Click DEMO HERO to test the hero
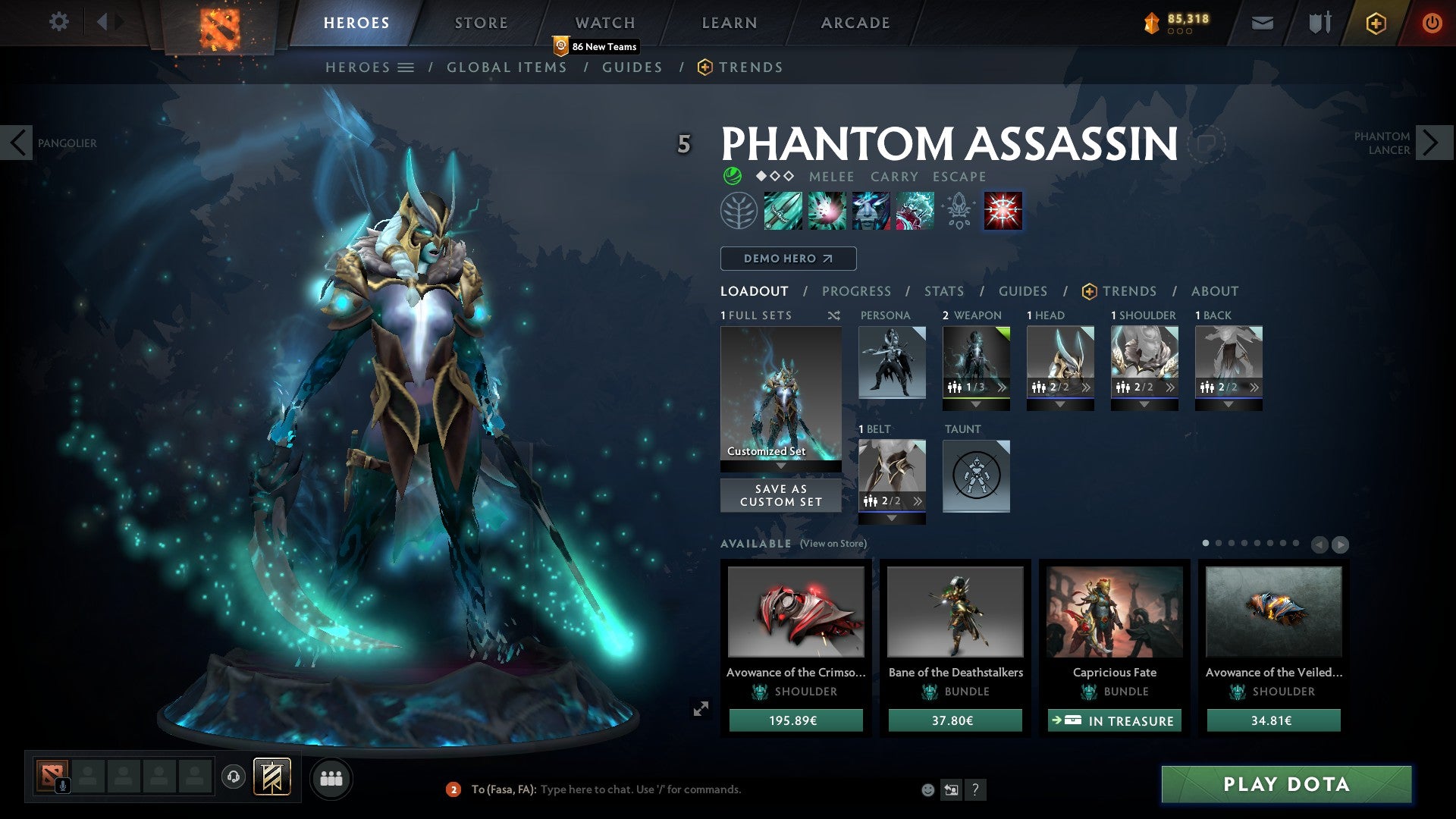Image resolution: width=1456 pixels, height=819 pixels. pos(787,258)
